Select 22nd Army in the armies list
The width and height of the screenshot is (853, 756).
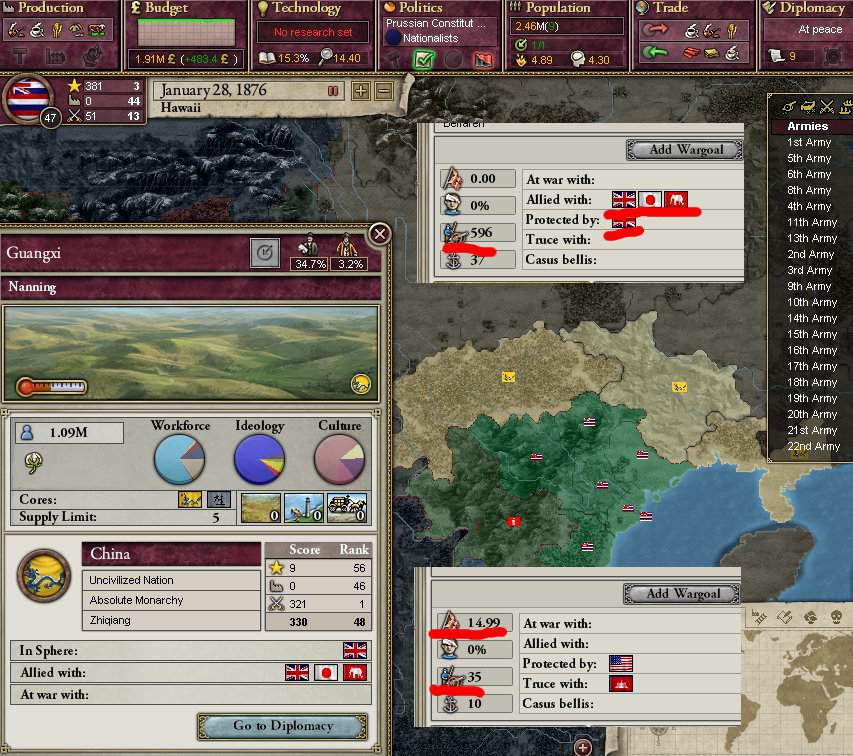(812, 446)
